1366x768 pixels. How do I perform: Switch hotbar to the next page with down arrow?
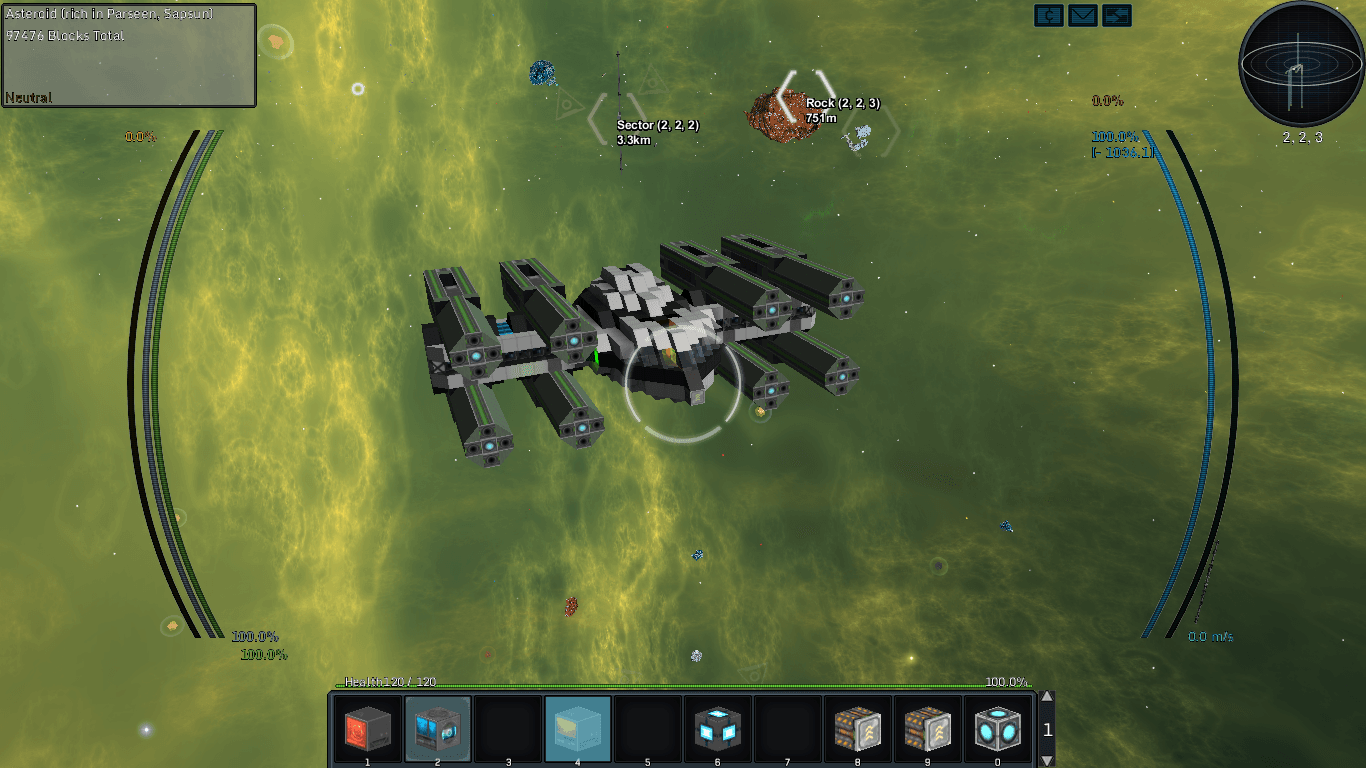coord(1047,760)
